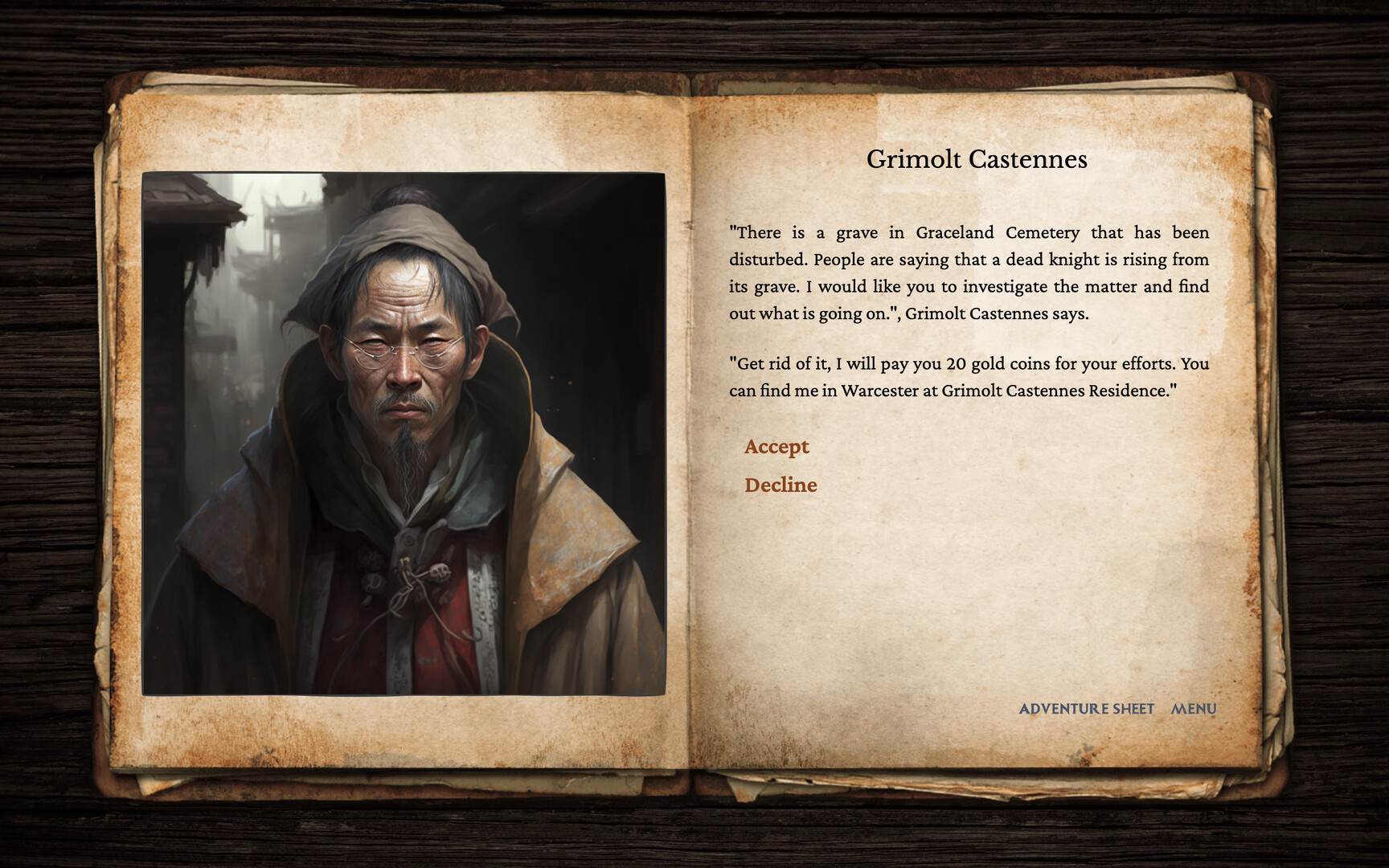The image size is (1389, 868).
Task: Click Menu in the bottom corner
Action: click(x=1193, y=709)
